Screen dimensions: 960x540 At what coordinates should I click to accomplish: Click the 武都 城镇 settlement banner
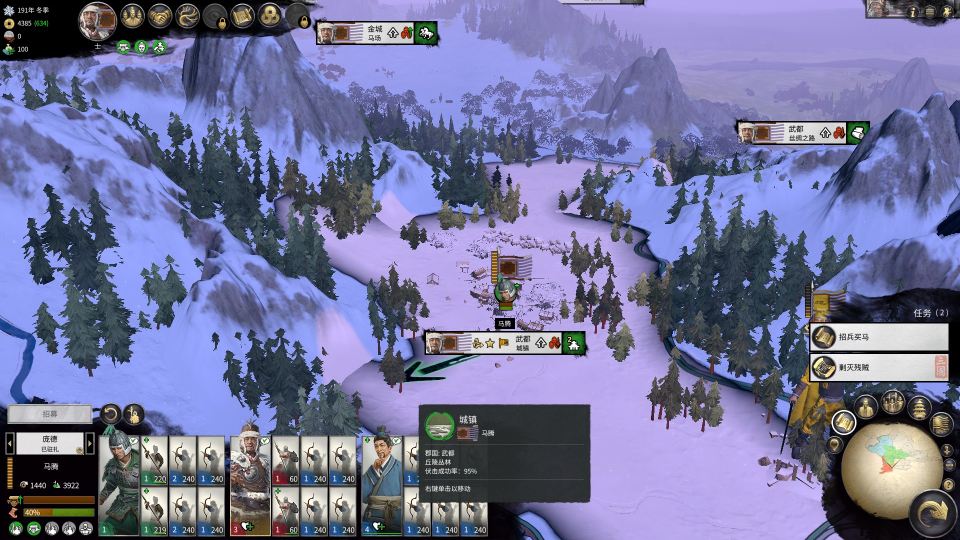coord(505,343)
